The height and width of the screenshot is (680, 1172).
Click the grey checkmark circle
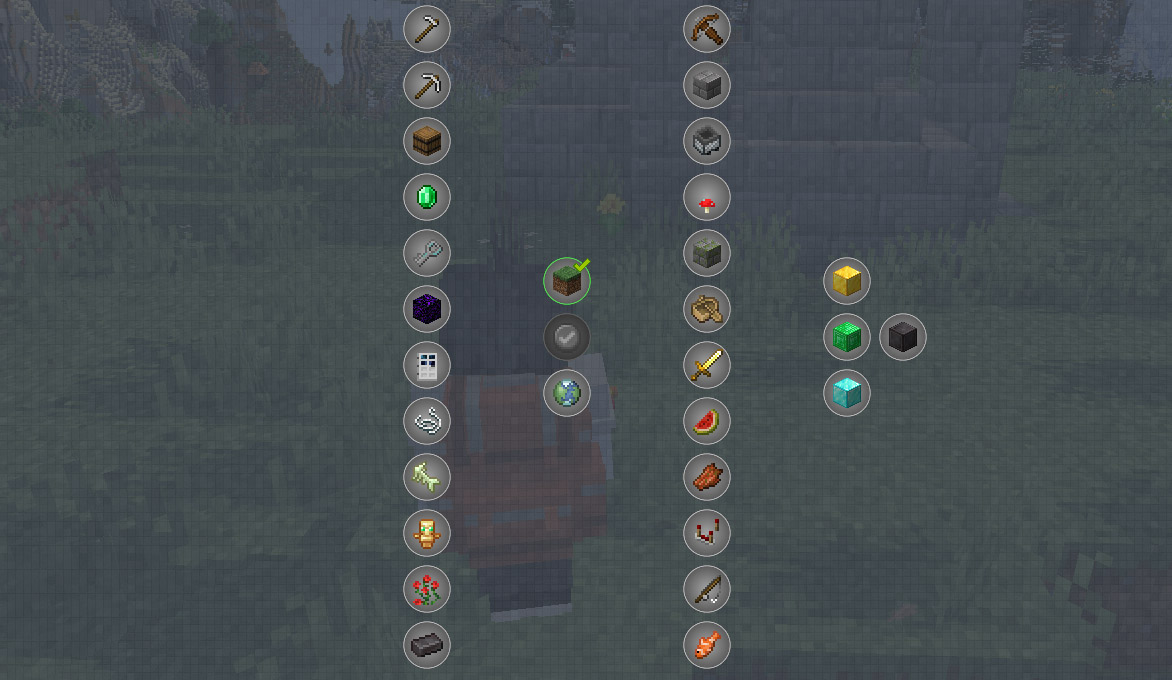(567, 337)
